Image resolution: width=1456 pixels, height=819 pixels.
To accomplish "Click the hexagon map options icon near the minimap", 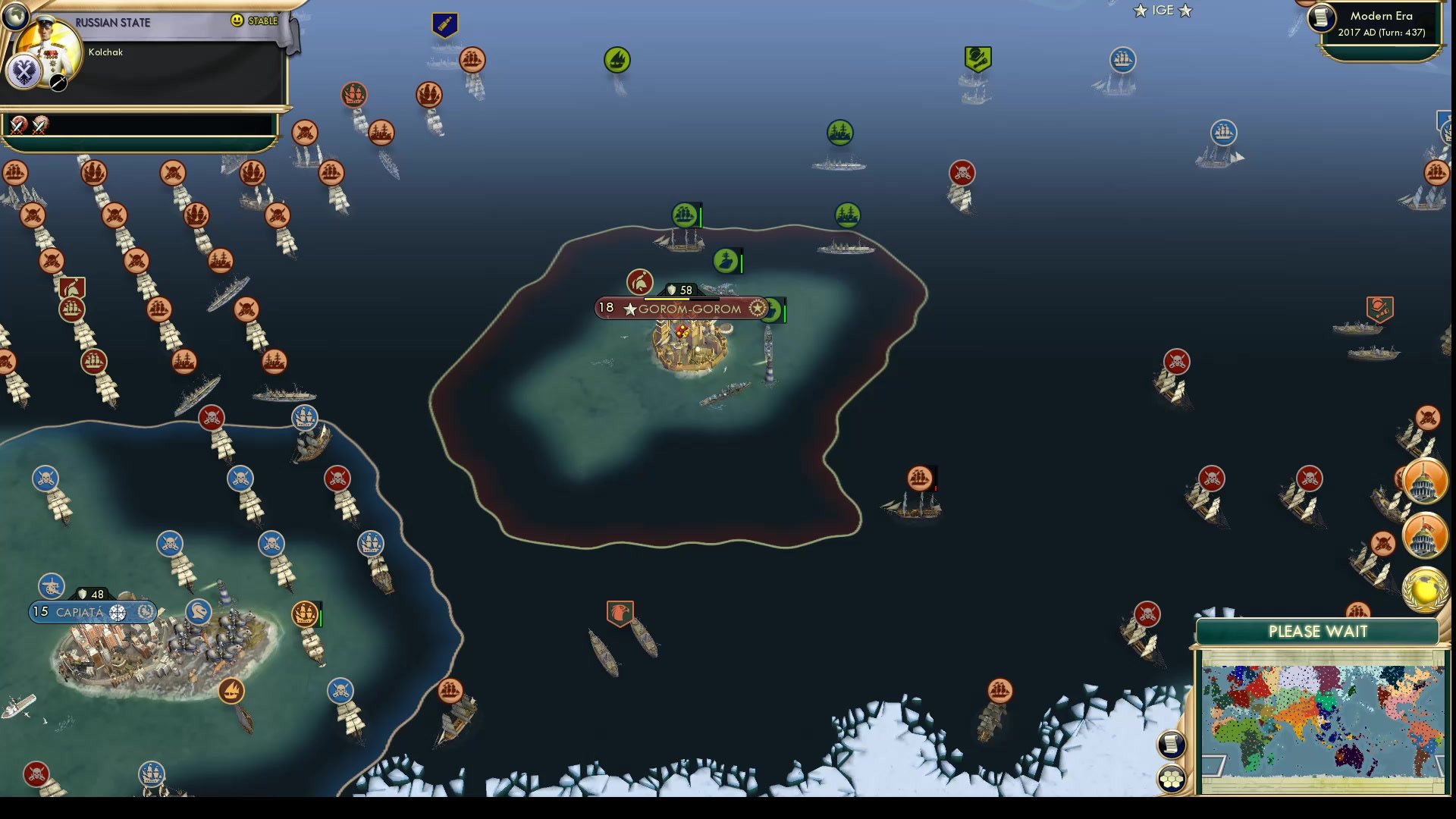I will click(1170, 777).
